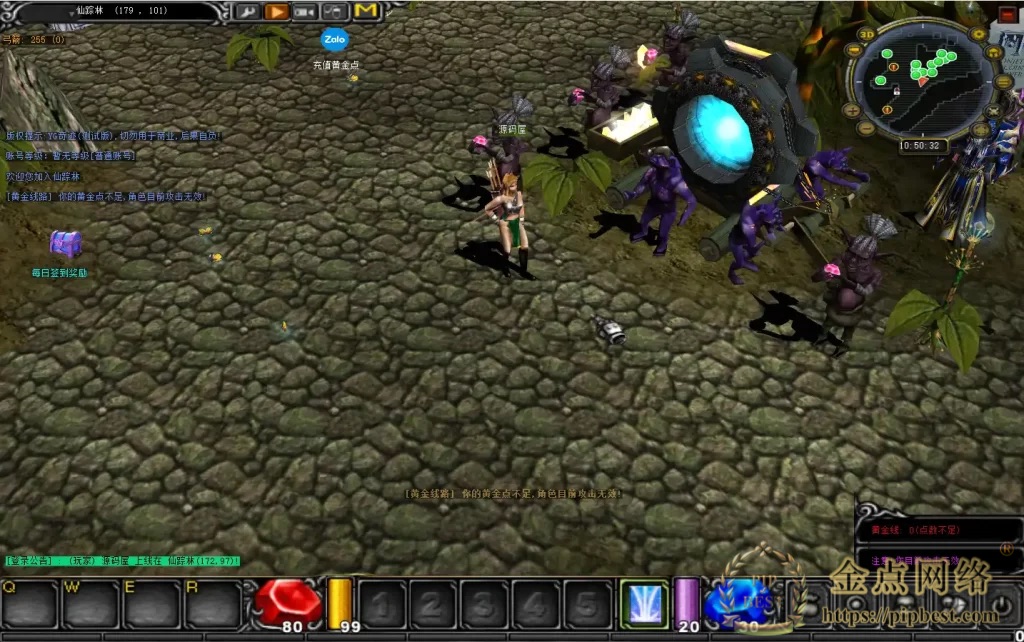
Task: Click the orange play arrow button
Action: point(277,12)
